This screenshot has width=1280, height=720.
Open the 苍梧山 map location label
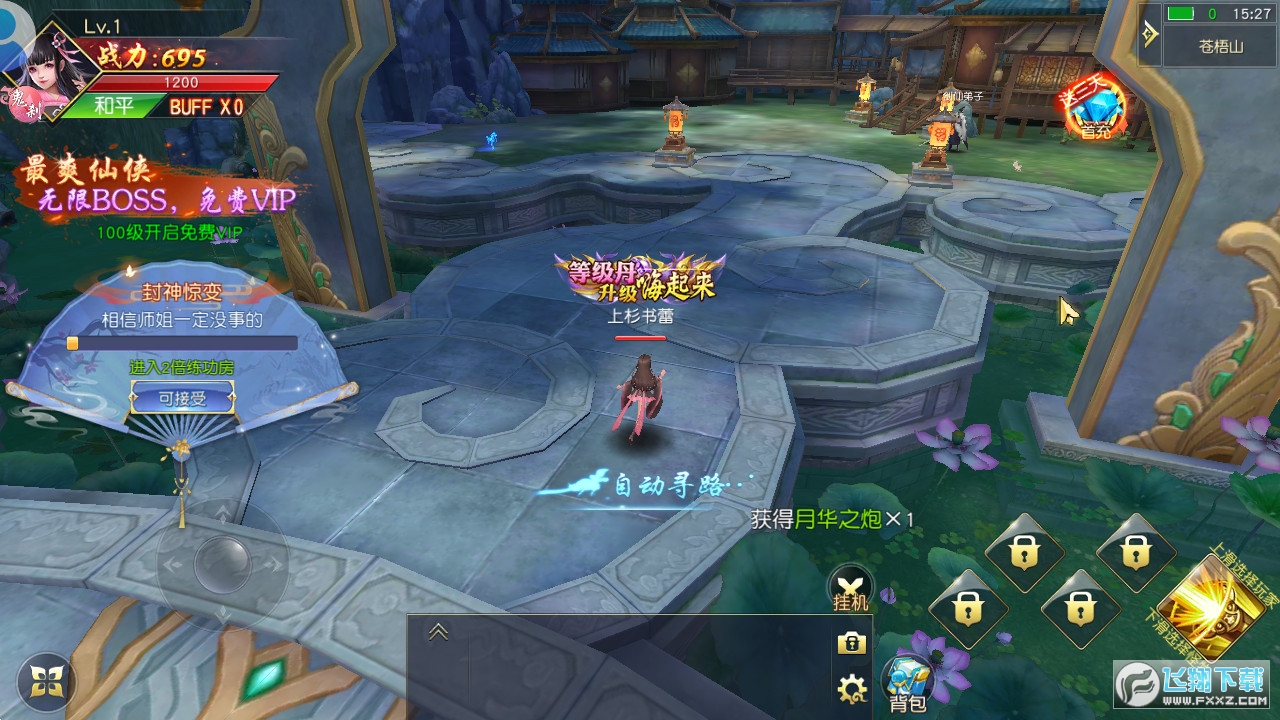[1221, 46]
